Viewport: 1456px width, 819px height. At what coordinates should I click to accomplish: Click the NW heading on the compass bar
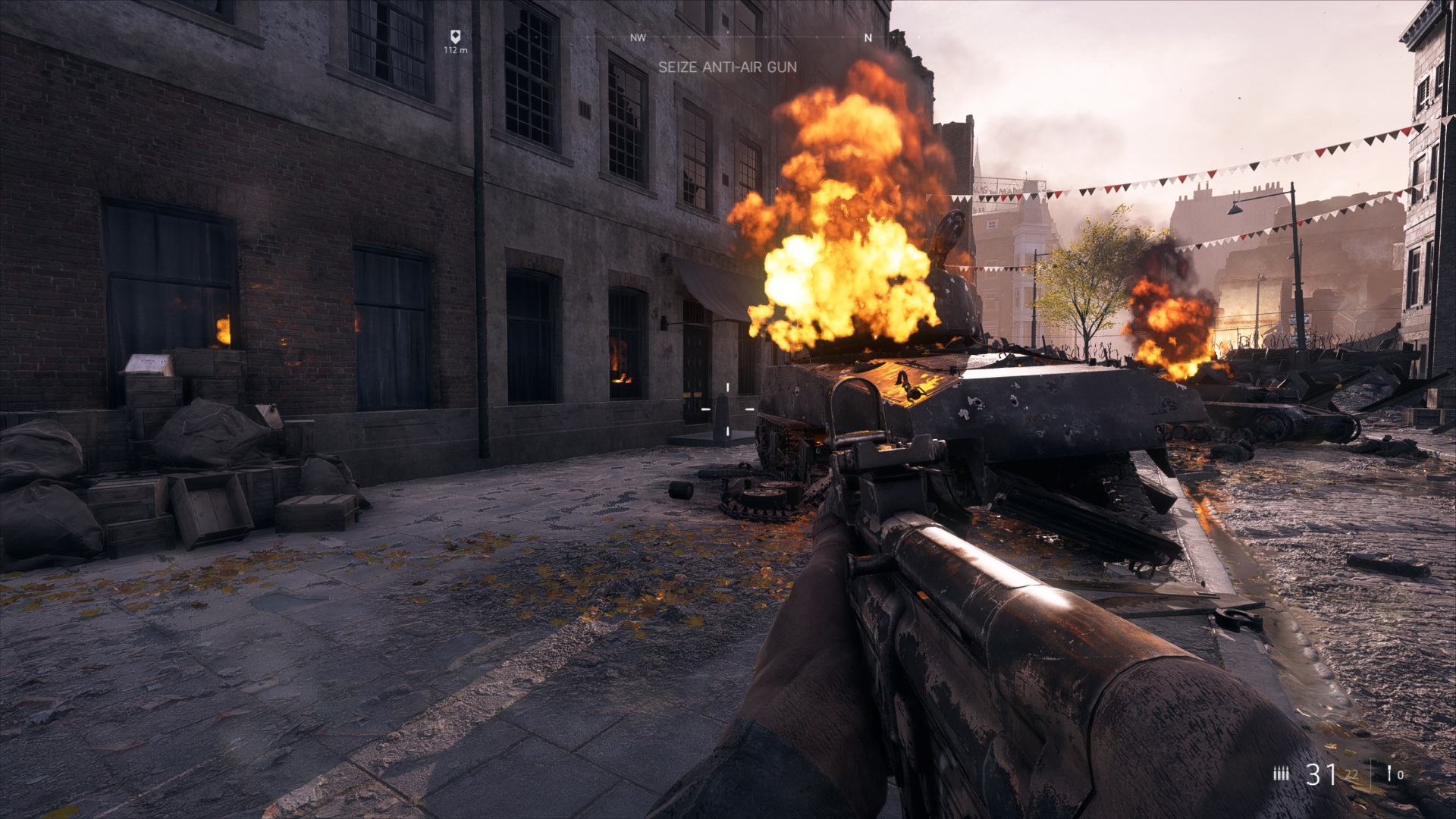point(638,38)
